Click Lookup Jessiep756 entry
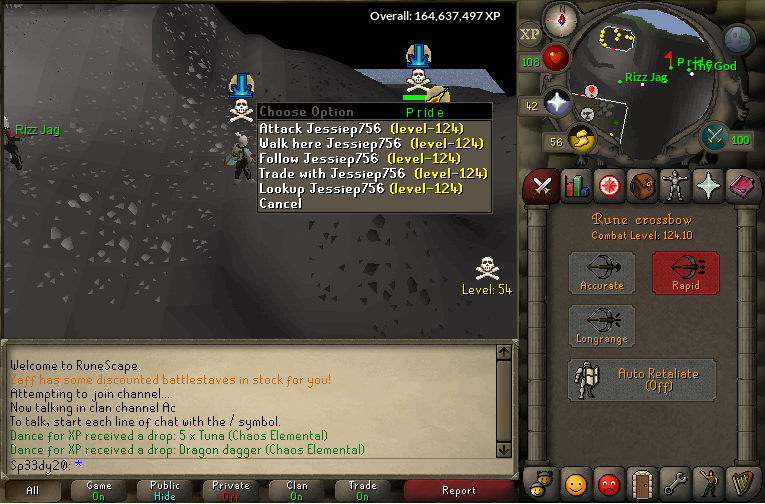This screenshot has height=504, width=765. (360, 188)
